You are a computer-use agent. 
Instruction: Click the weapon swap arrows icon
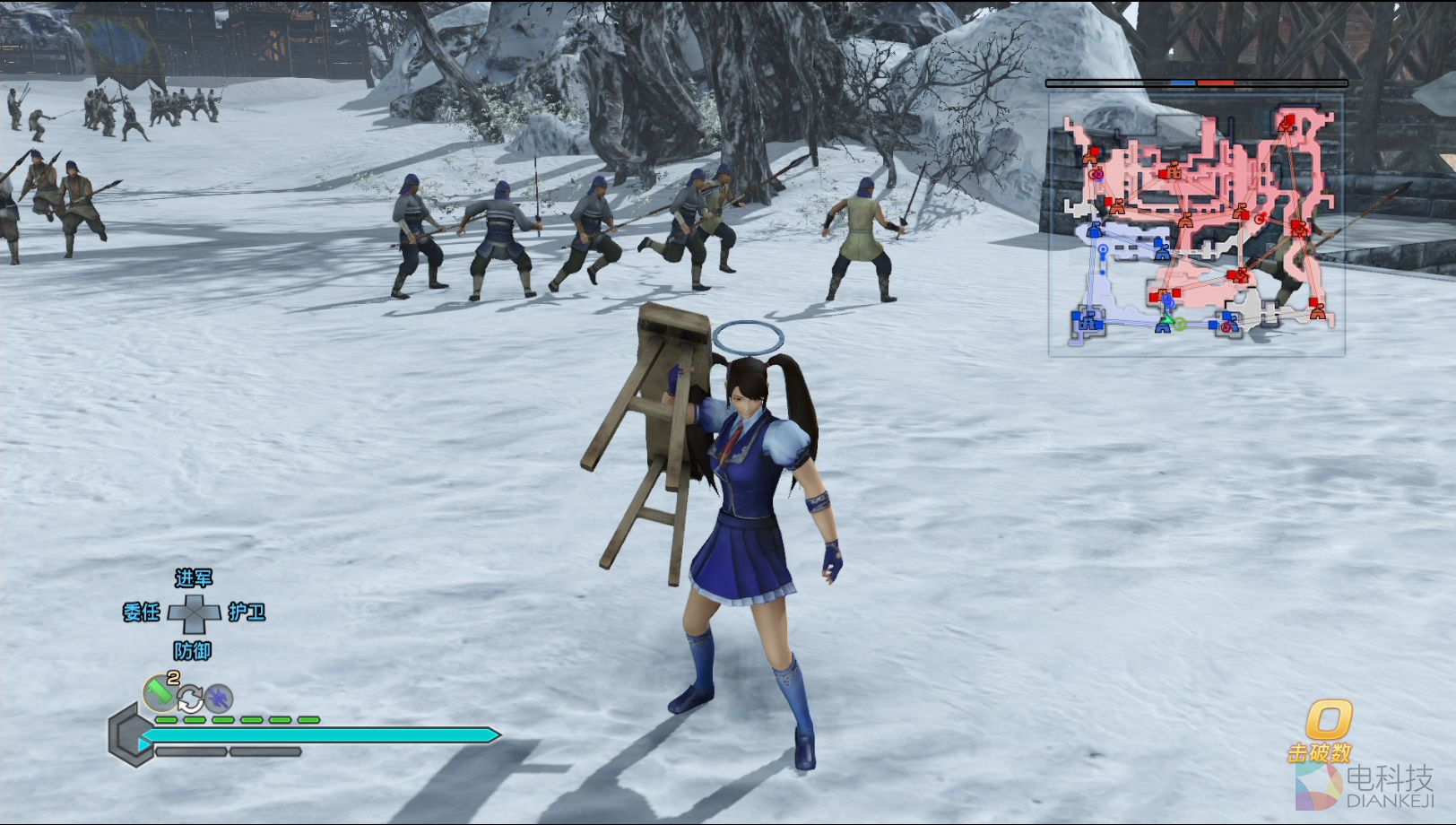pos(190,698)
